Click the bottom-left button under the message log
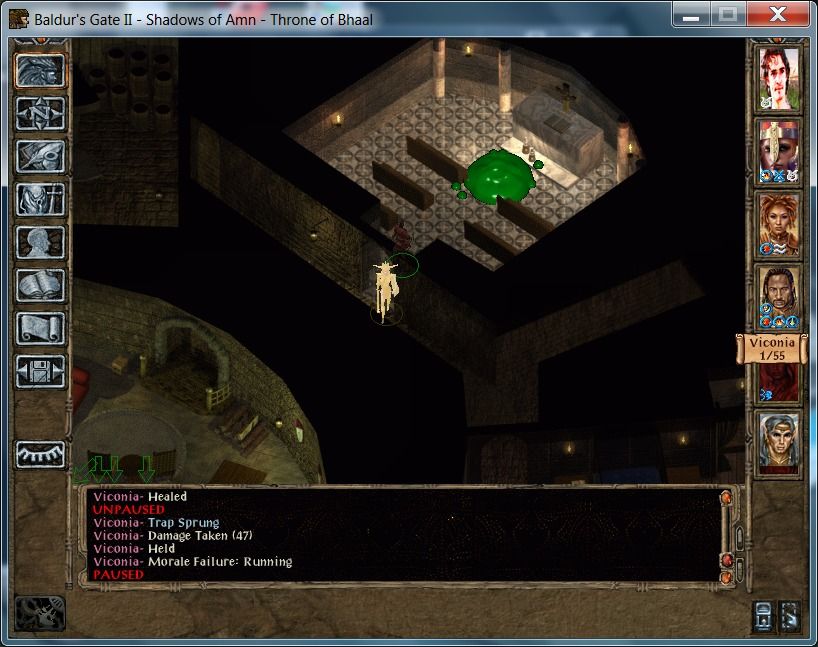This screenshot has height=647, width=818. pos(41,612)
